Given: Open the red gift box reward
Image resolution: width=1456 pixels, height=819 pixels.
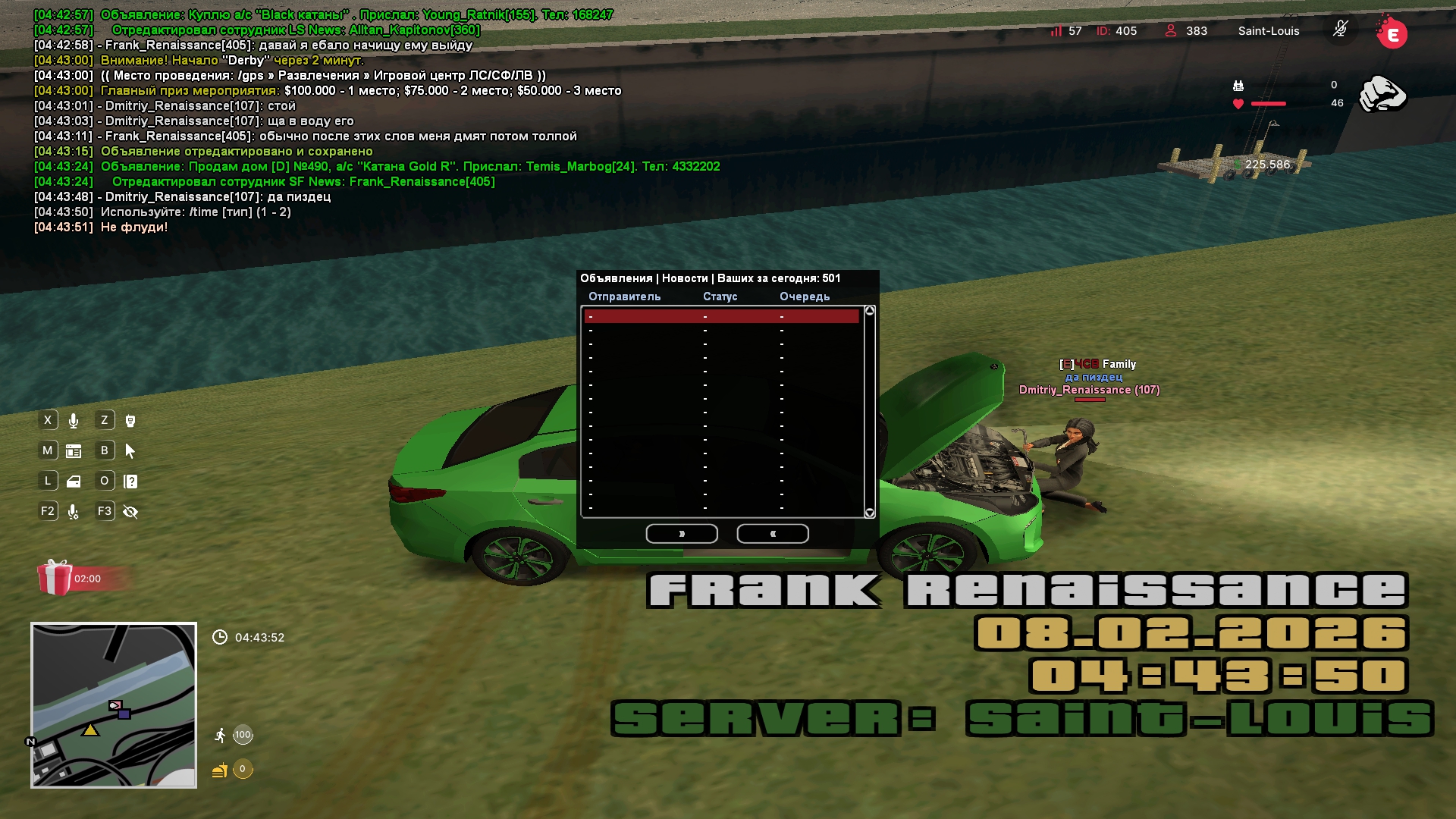Looking at the screenshot, I should pyautogui.click(x=55, y=578).
